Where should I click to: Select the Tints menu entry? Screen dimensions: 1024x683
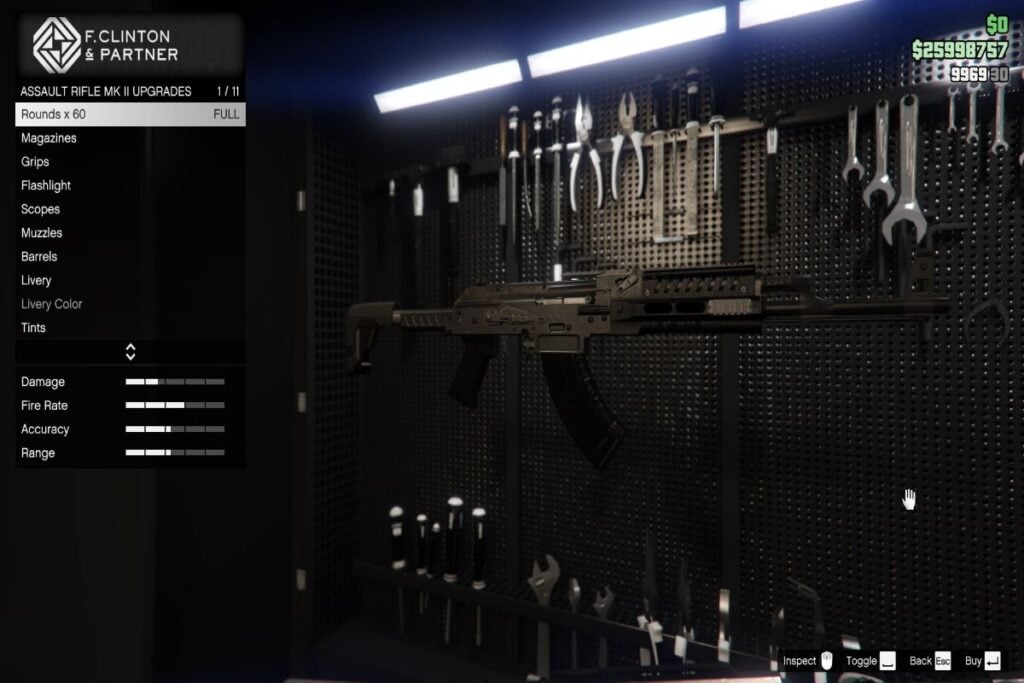[x=130, y=328]
